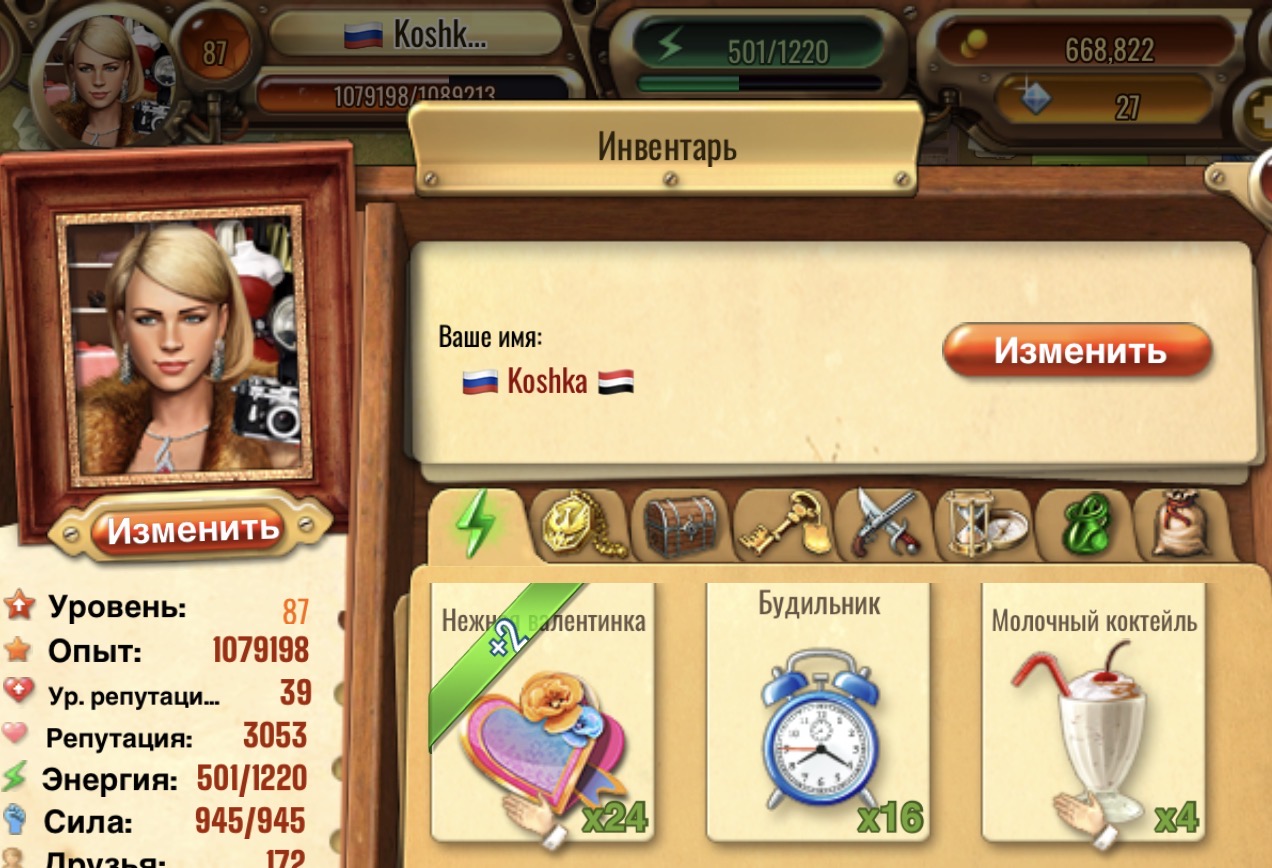Image resolution: width=1272 pixels, height=868 pixels.
Task: Change the player name with the orange button
Action: click(1077, 351)
